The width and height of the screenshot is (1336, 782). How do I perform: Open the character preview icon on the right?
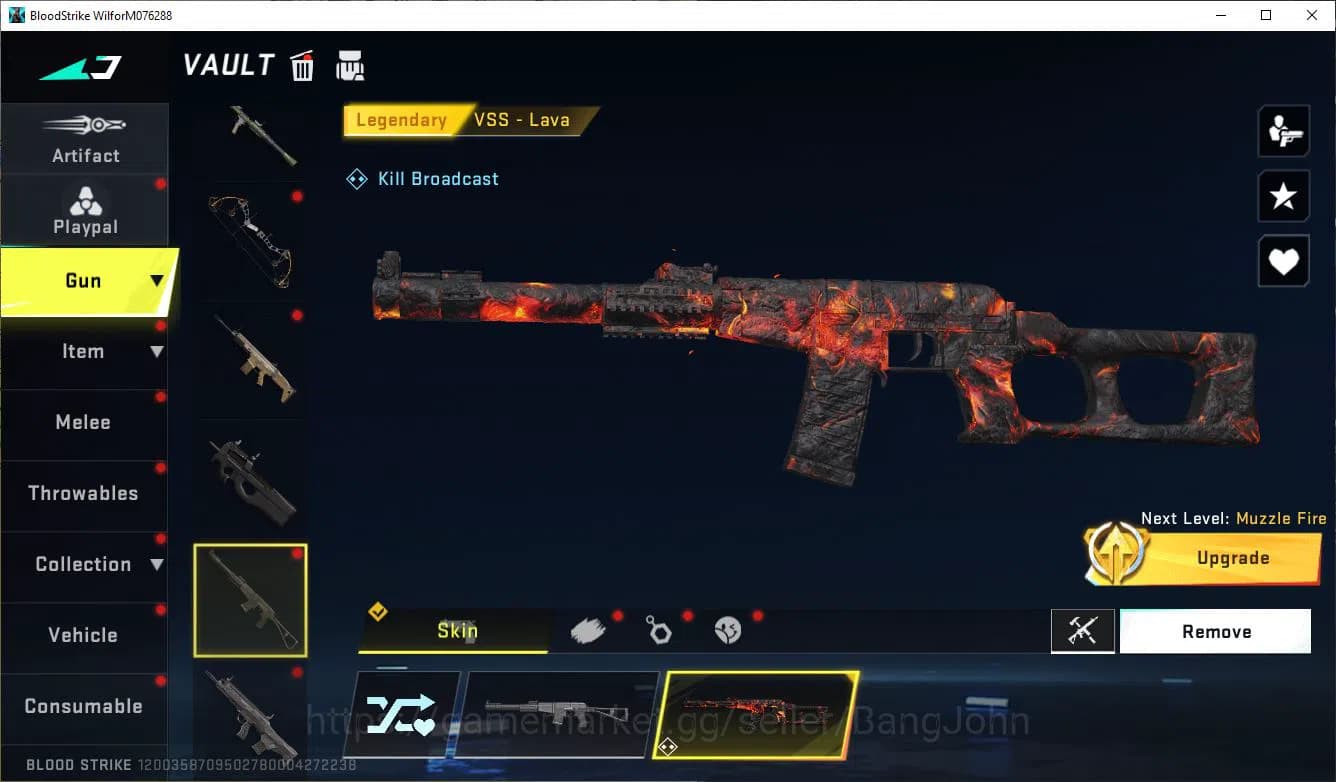[1283, 130]
